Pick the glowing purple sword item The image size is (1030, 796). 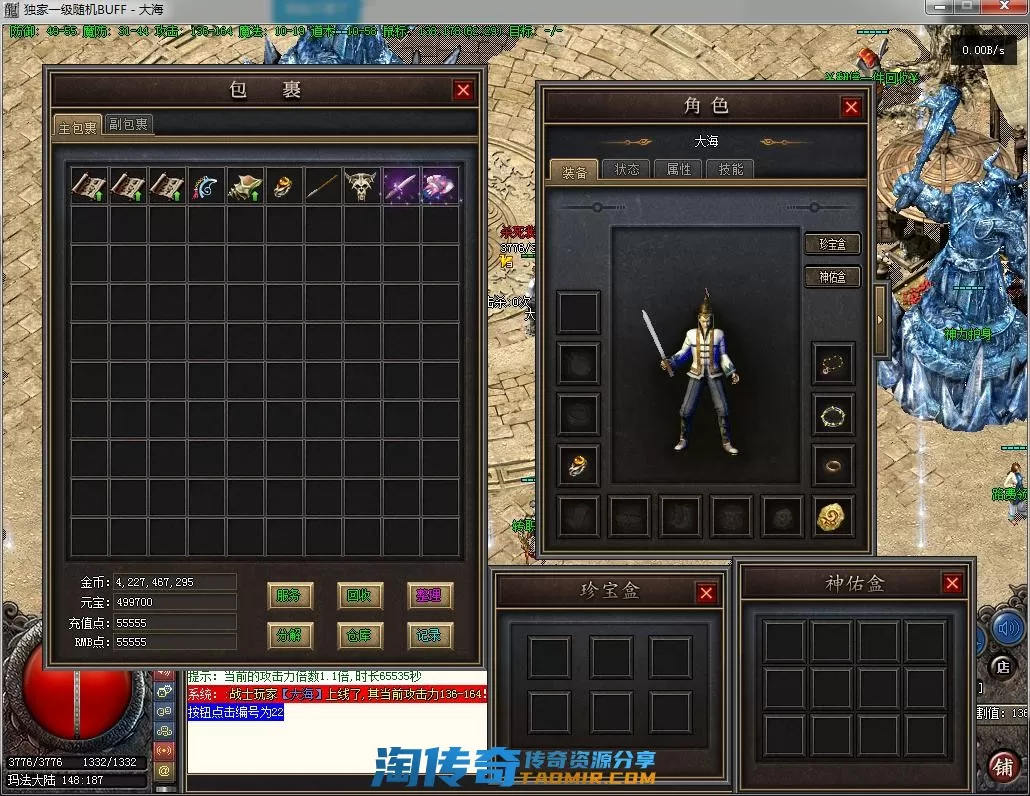click(x=401, y=187)
